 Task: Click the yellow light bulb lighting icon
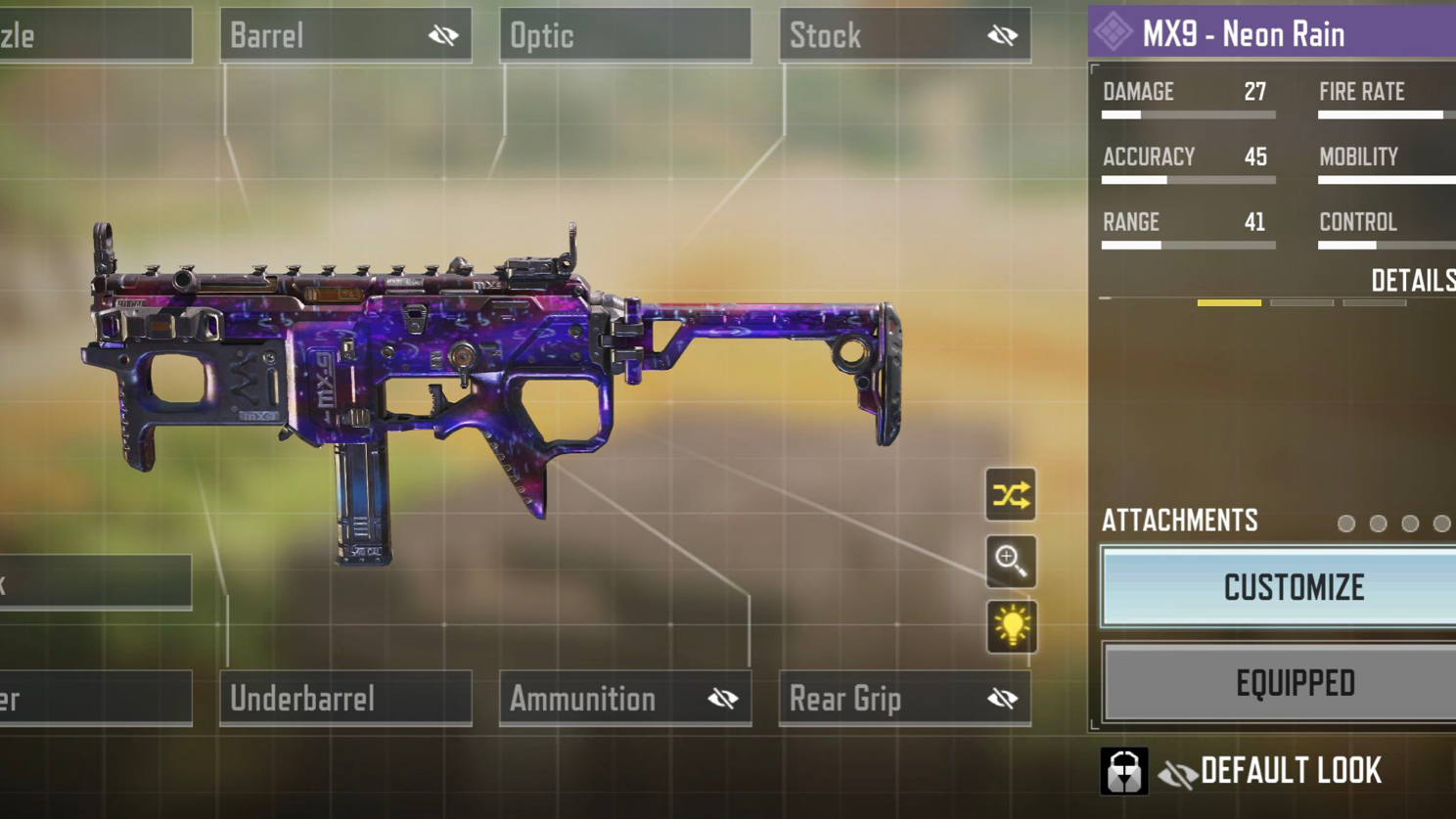[x=1011, y=627]
